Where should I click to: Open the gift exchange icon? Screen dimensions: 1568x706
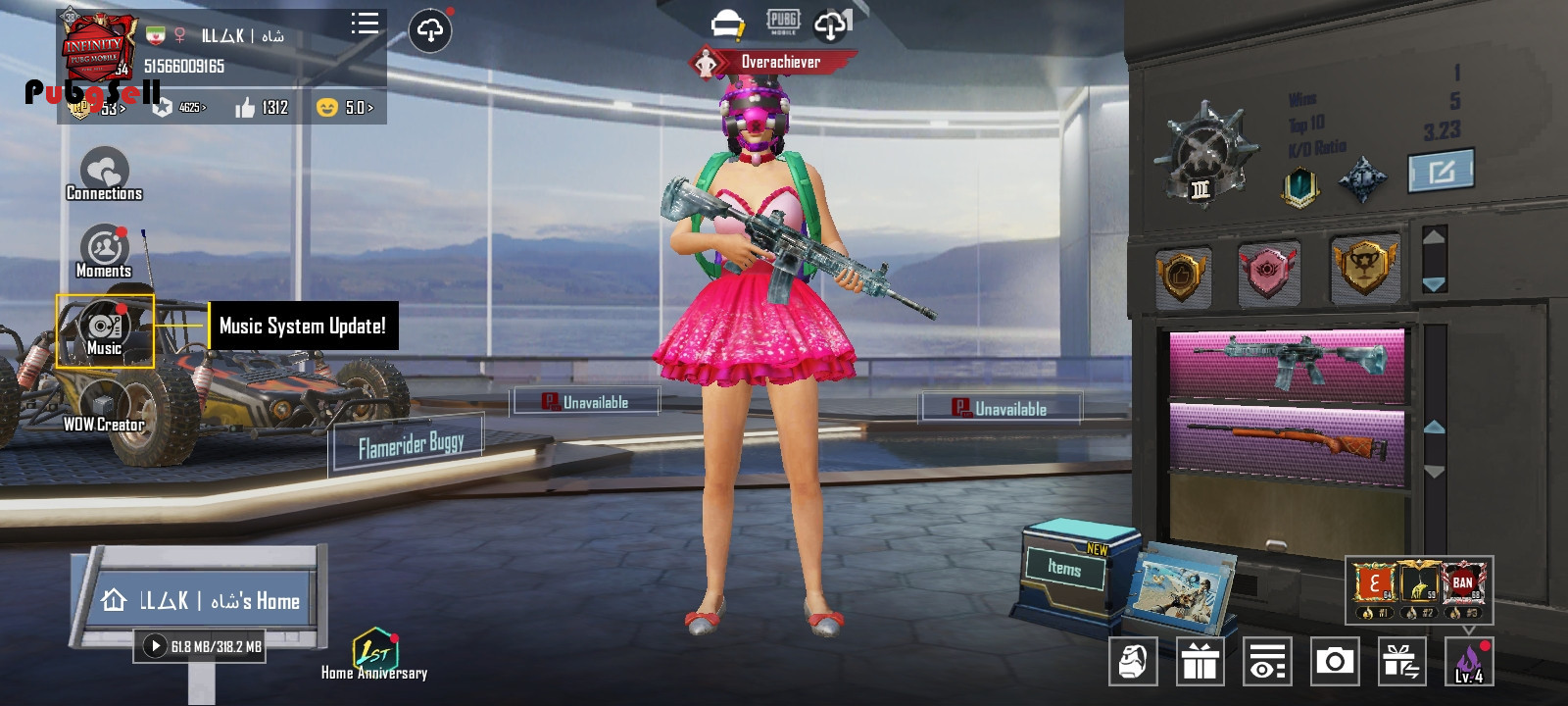(1401, 662)
